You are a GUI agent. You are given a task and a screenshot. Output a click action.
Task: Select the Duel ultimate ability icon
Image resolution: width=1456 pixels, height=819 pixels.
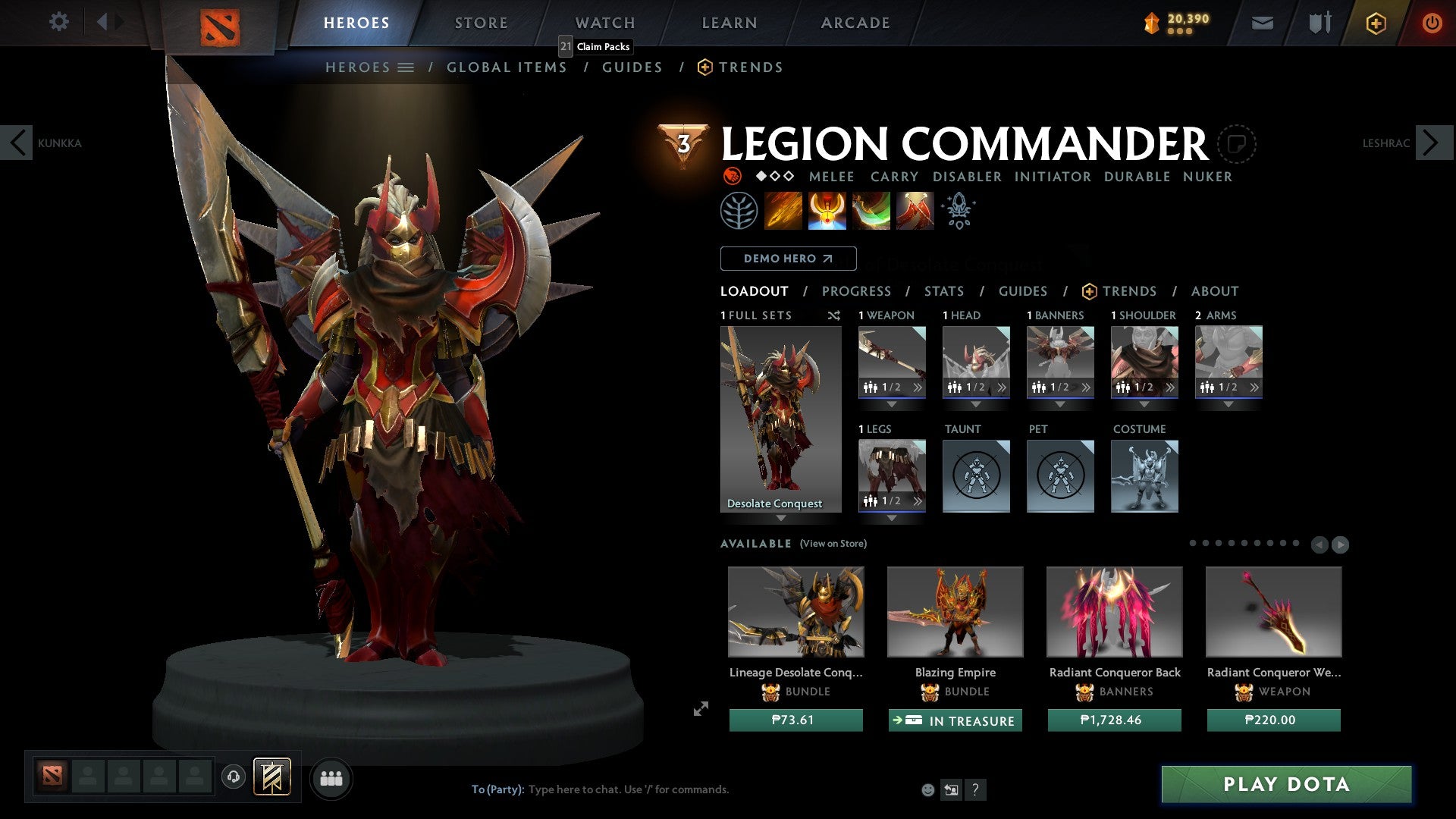914,210
